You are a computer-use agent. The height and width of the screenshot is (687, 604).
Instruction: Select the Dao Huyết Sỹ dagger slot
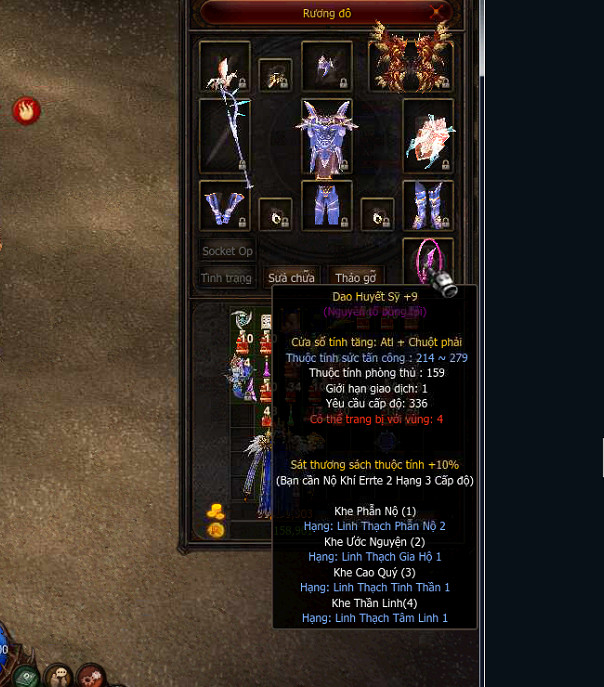tap(428, 262)
